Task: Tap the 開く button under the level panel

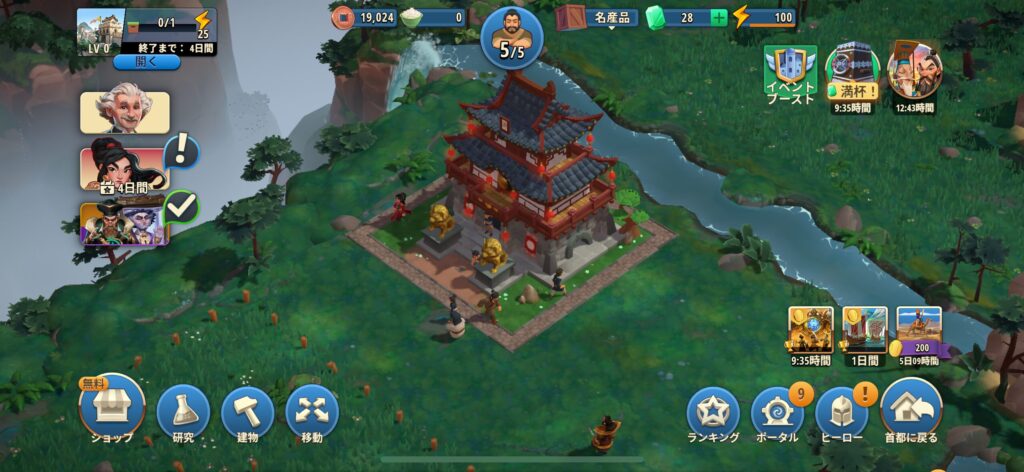Action: coord(146,62)
